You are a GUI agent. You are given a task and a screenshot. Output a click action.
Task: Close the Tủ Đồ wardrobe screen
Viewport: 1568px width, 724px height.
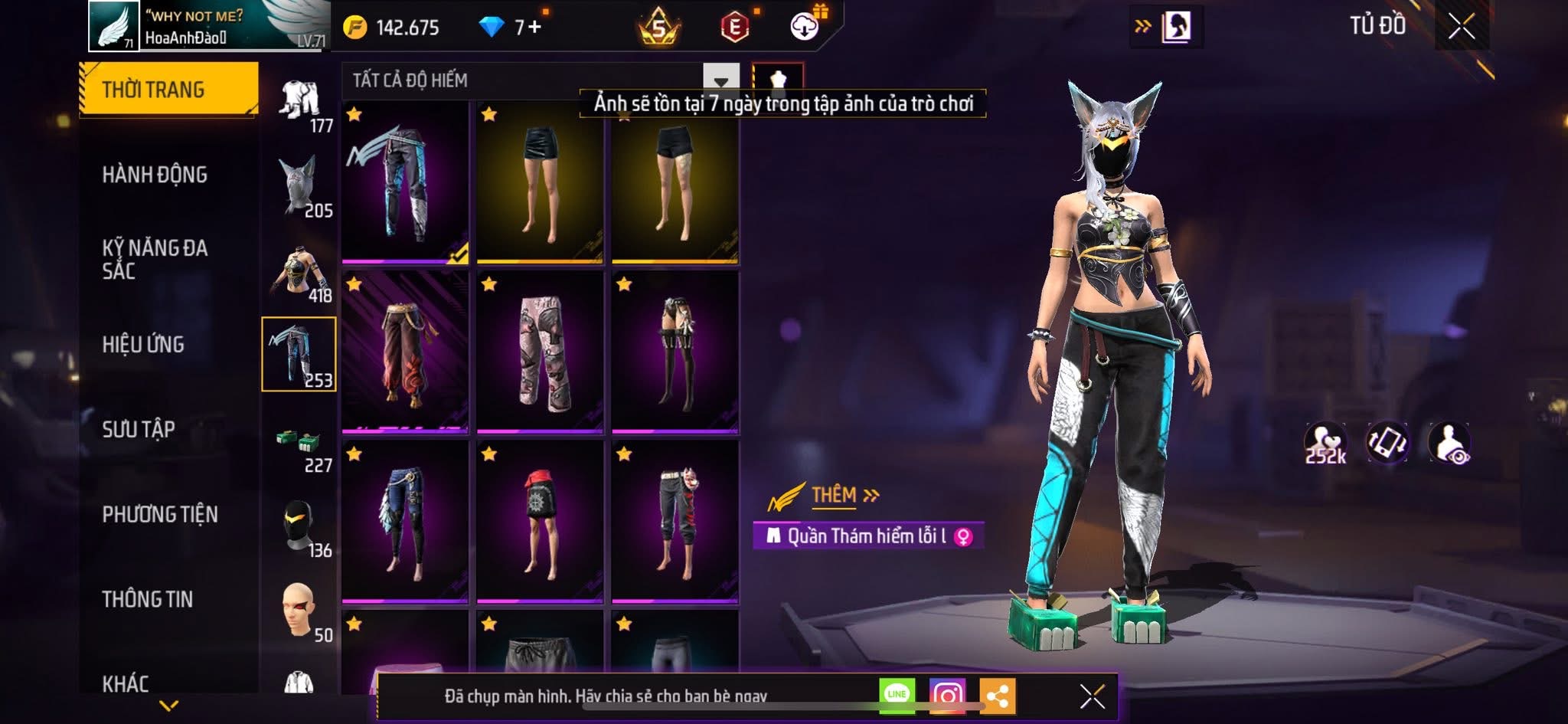tap(1461, 27)
